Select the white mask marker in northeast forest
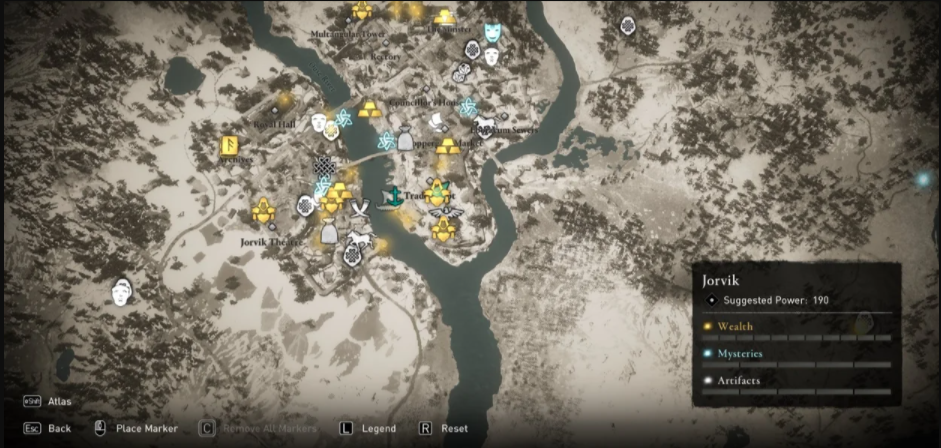 [628, 25]
